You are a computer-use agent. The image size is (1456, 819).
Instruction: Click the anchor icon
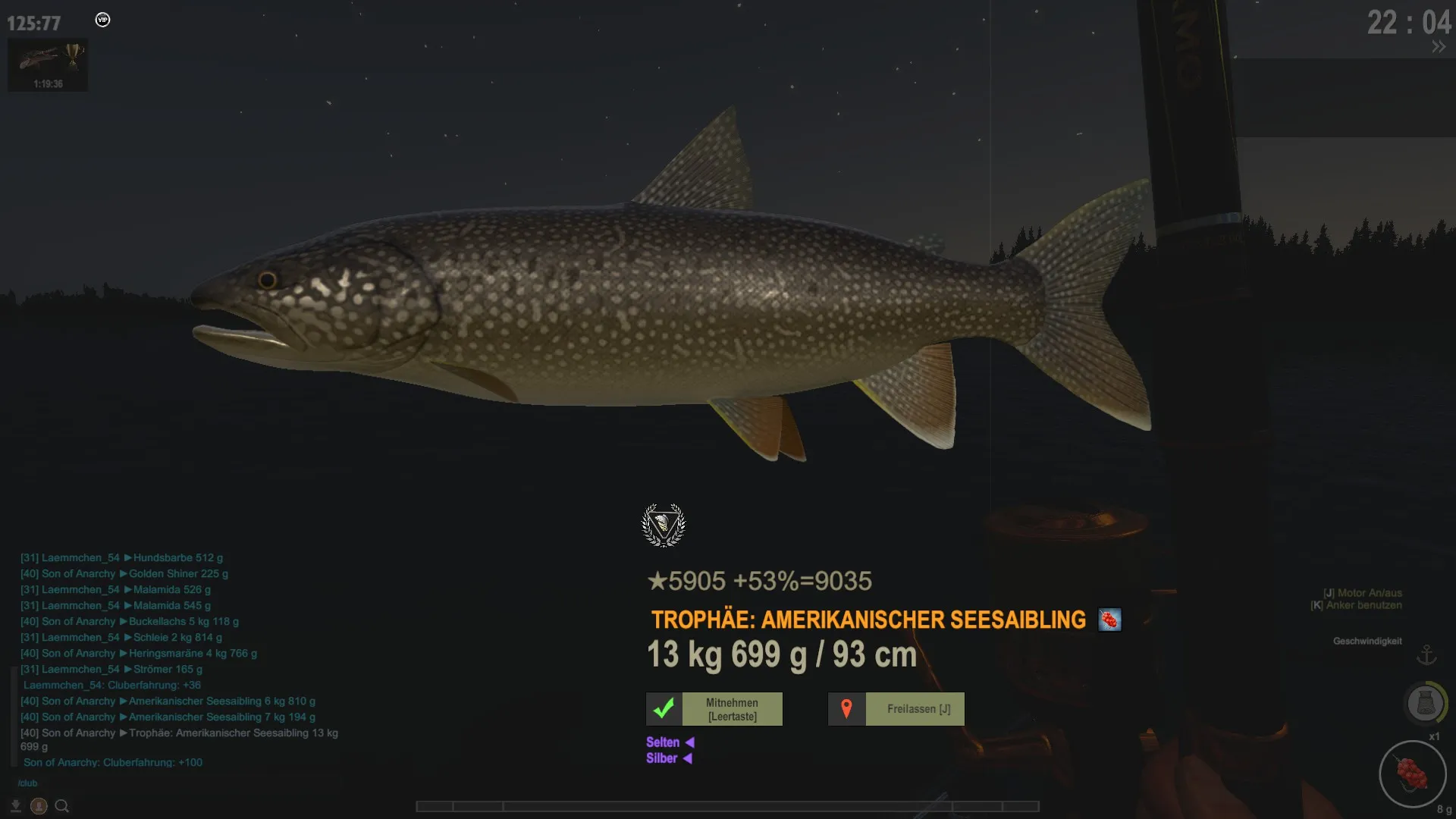(1426, 654)
